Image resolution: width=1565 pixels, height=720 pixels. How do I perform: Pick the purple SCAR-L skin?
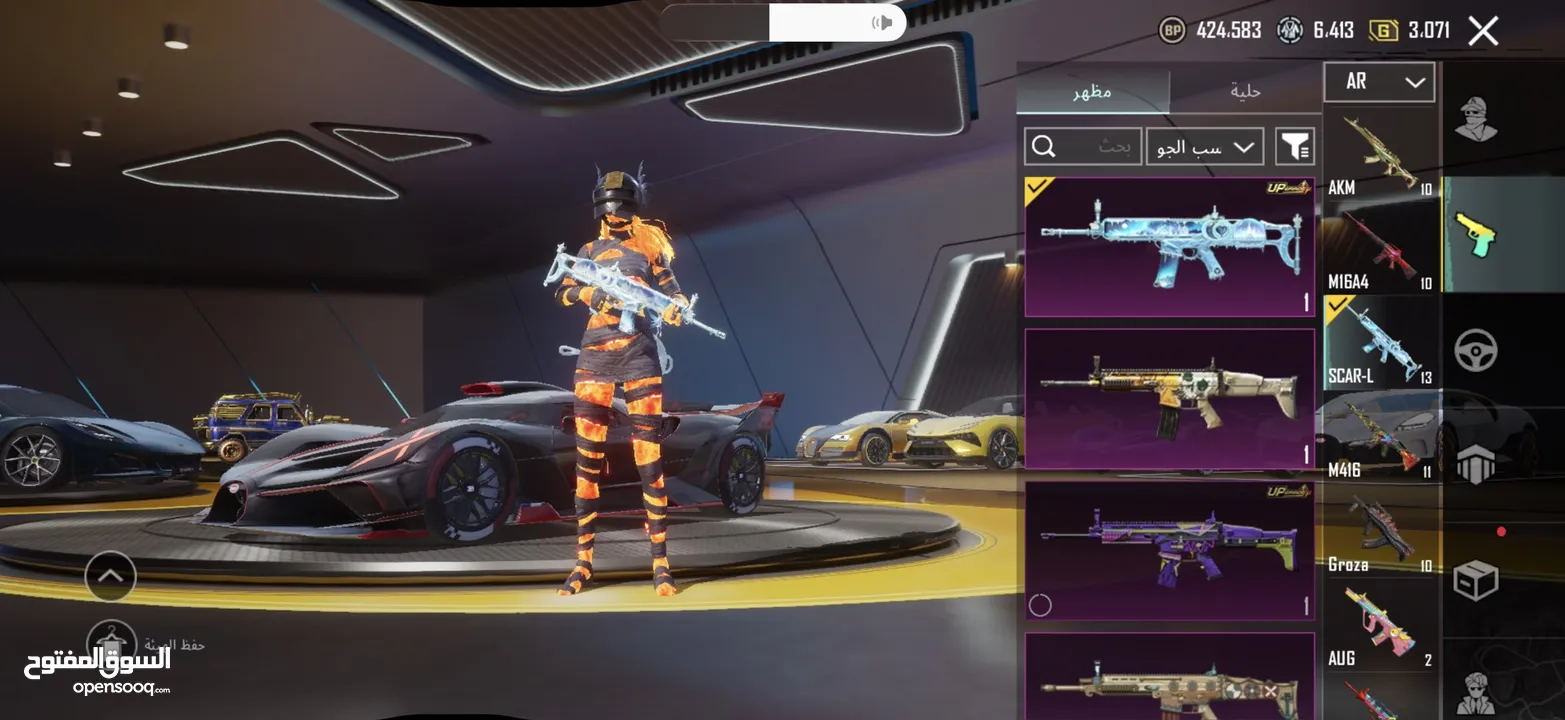(x=1169, y=551)
